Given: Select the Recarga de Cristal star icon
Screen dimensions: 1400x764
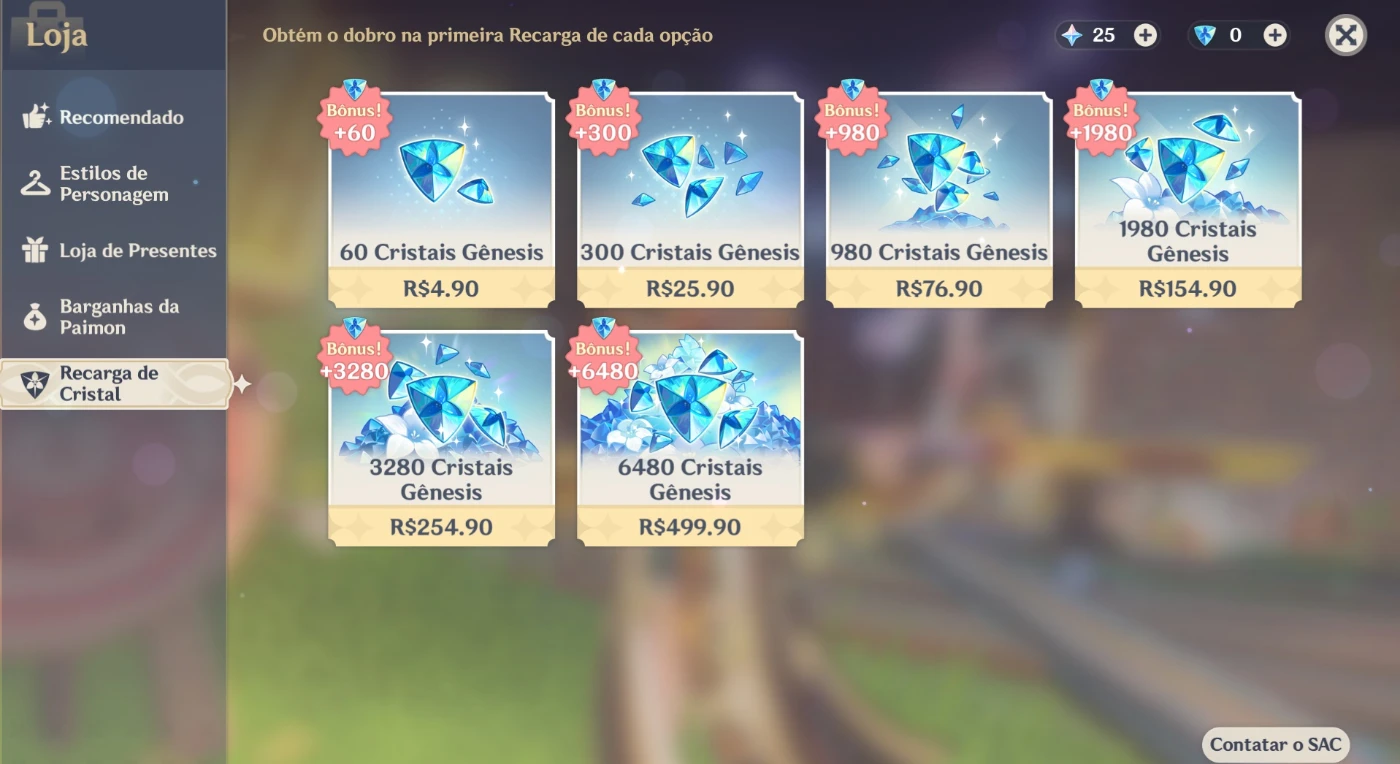Looking at the screenshot, I should 34,384.
